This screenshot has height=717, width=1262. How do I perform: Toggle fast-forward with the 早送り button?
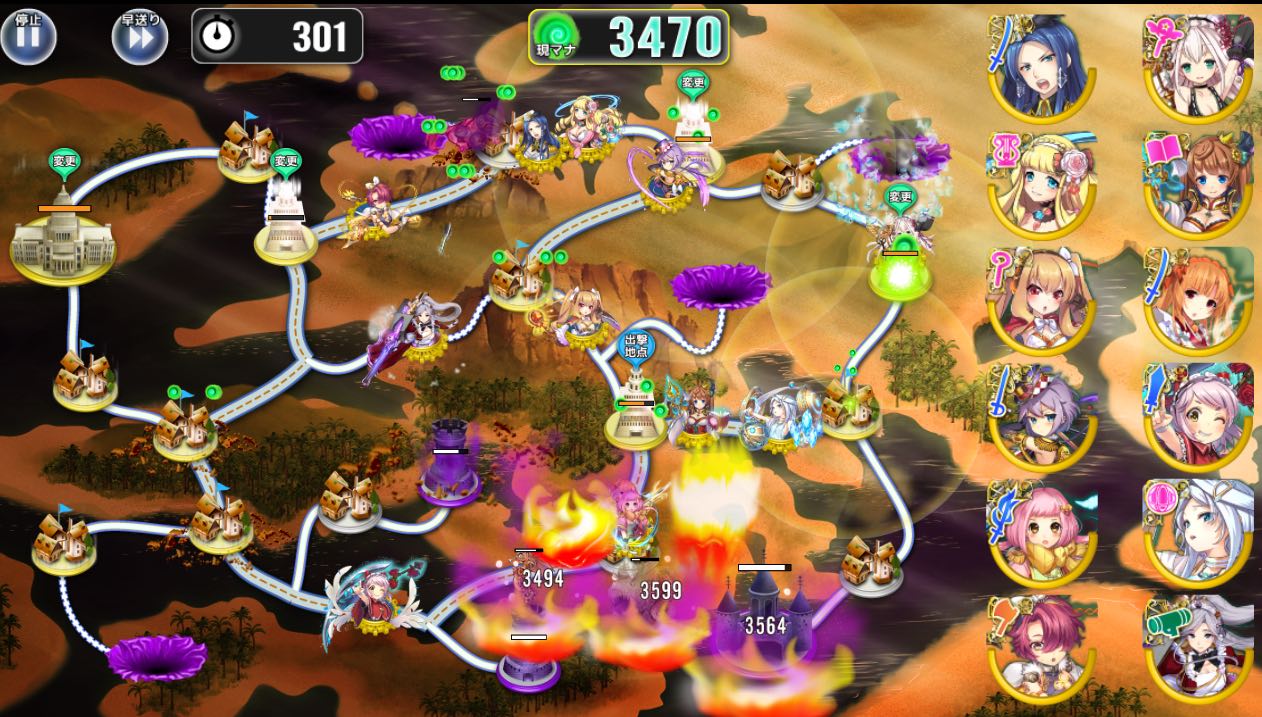140,36
